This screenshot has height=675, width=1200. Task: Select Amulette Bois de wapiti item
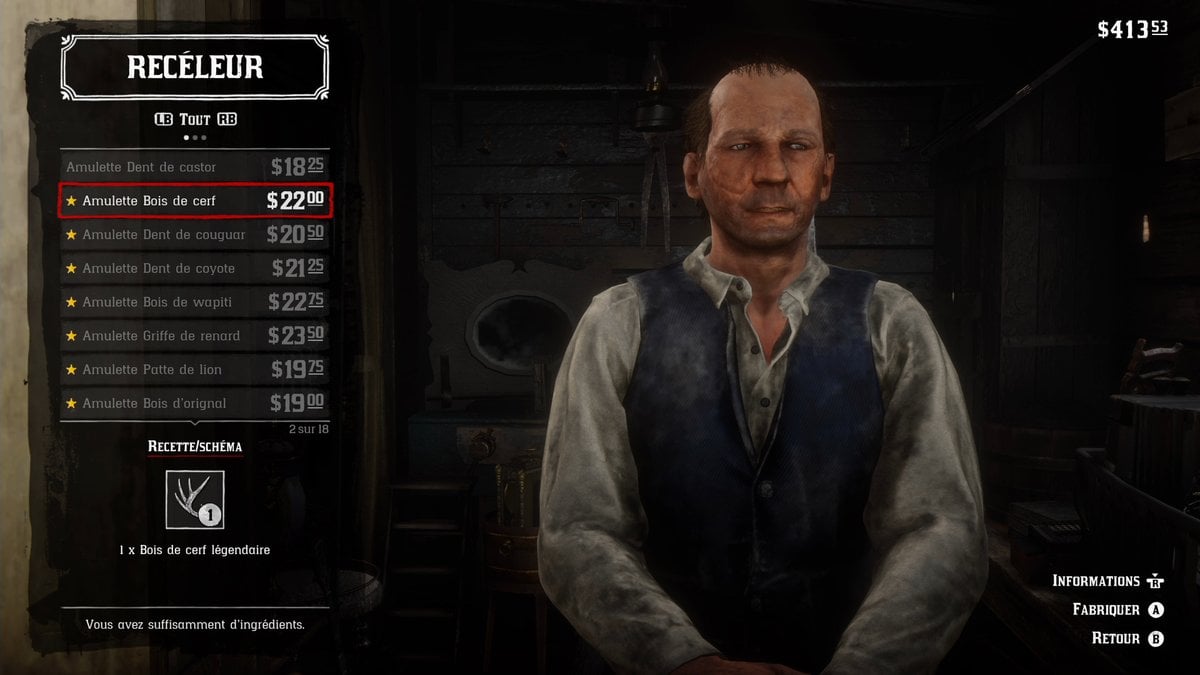(x=195, y=302)
